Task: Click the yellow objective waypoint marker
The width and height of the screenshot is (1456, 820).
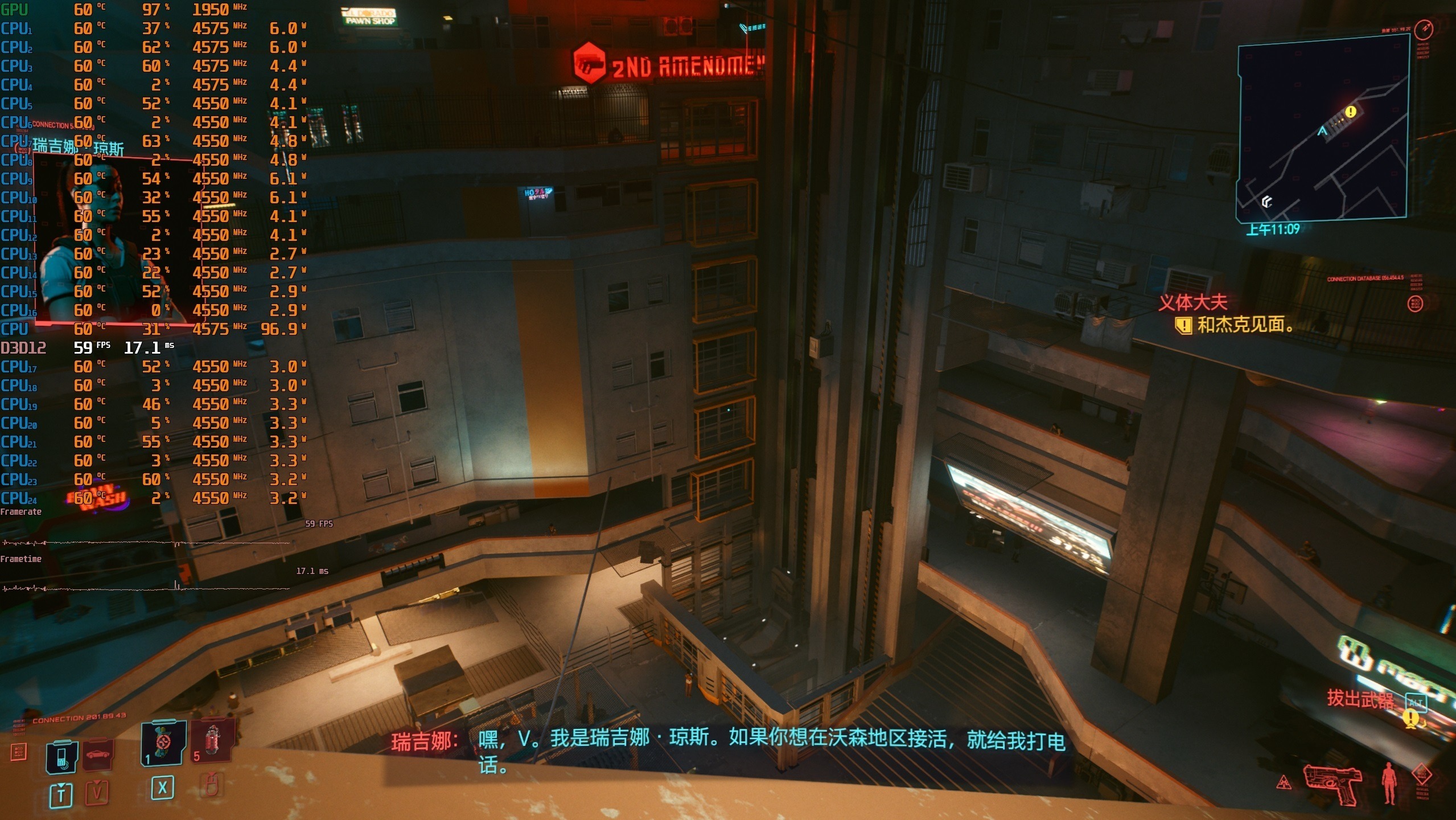Action: (1411, 719)
